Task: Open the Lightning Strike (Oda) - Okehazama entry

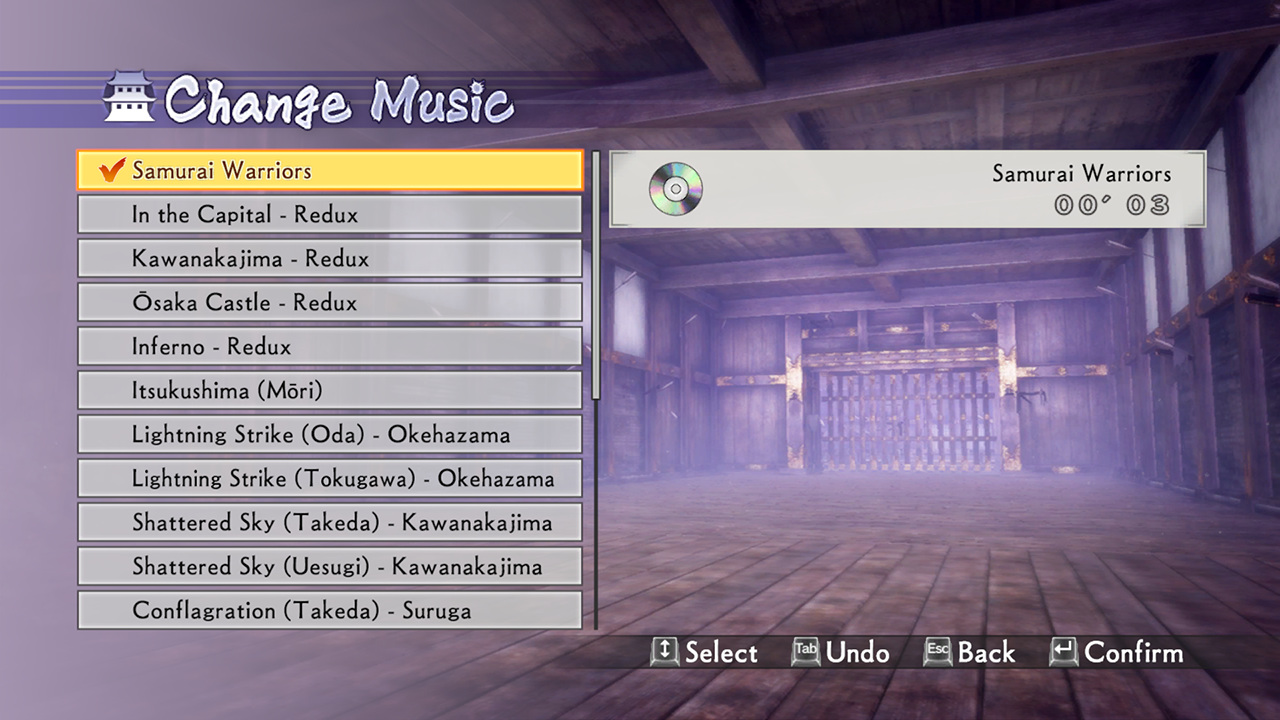Action: (x=330, y=435)
